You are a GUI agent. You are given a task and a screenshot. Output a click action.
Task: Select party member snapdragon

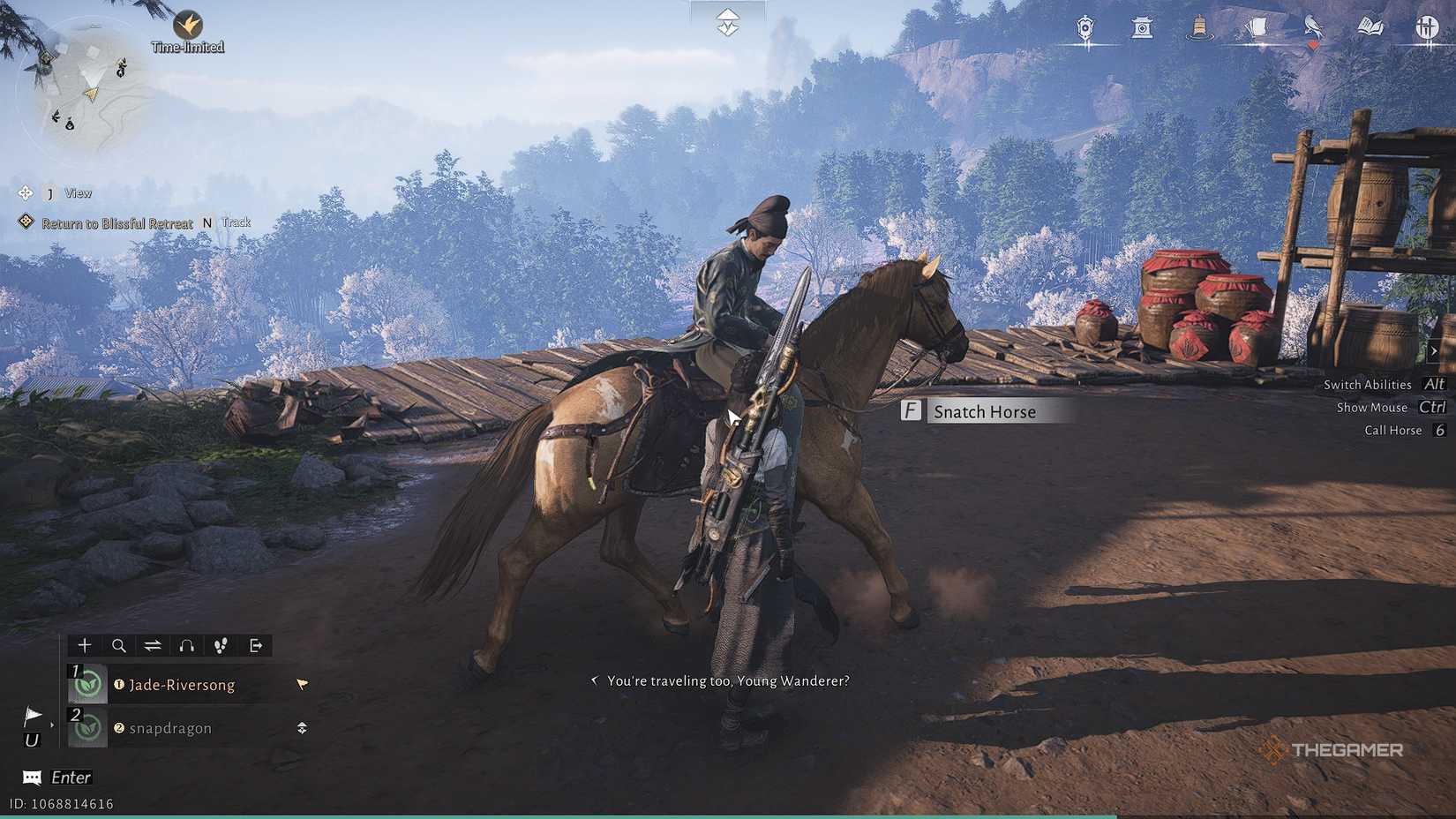tap(169, 728)
